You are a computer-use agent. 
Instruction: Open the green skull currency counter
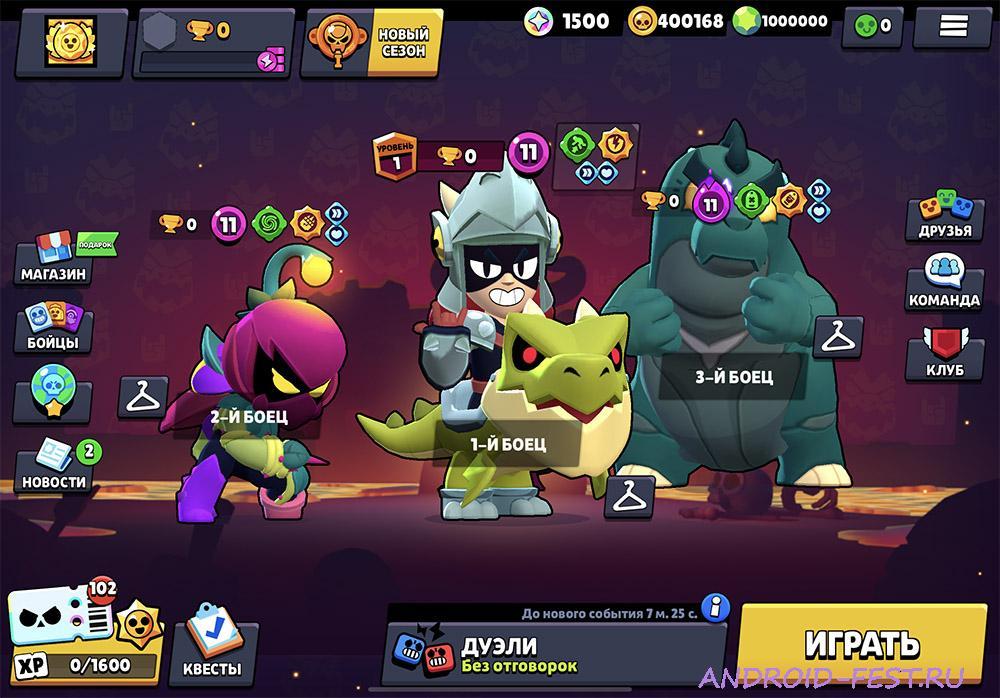tap(872, 25)
